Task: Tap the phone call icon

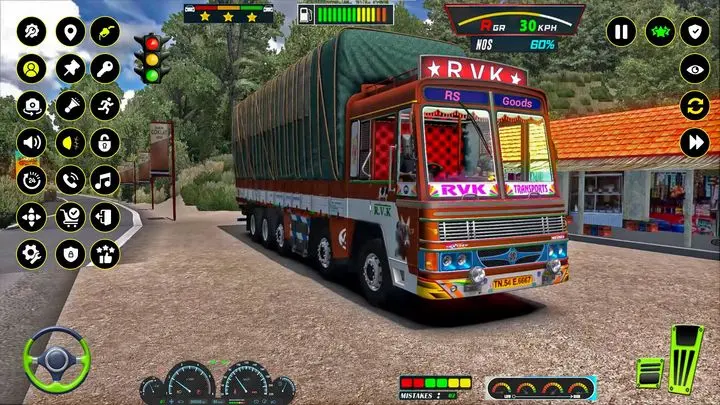Action: click(69, 179)
